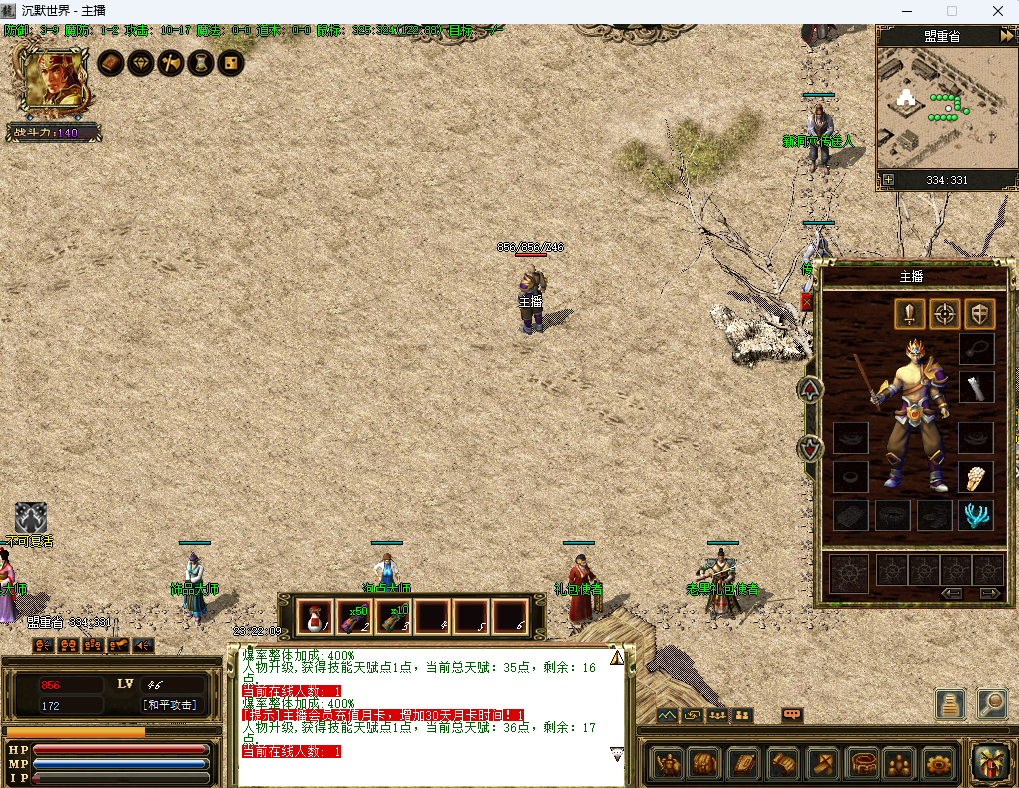The image size is (1019, 788).
Task: Close the game window
Action: pos(997,11)
